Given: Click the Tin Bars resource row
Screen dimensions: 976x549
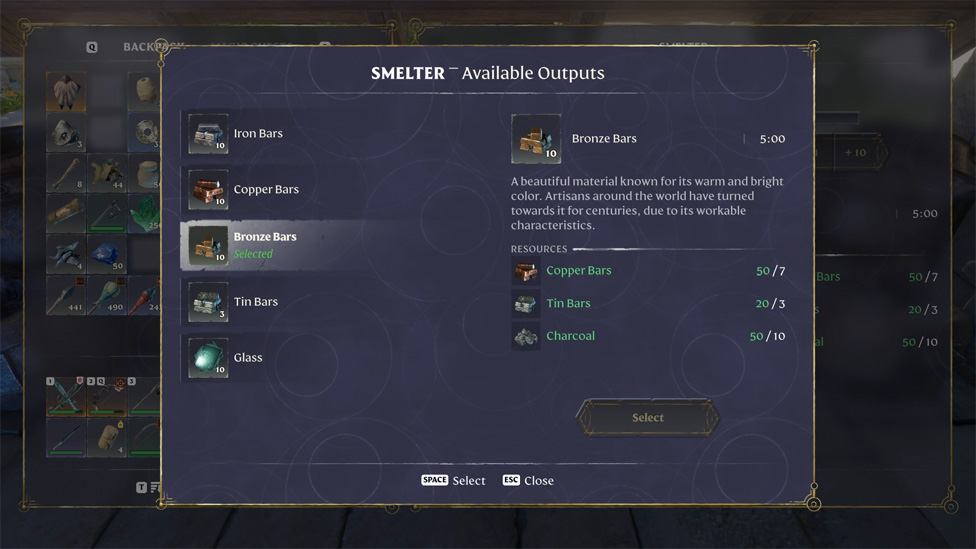Looking at the screenshot, I should pos(647,304).
